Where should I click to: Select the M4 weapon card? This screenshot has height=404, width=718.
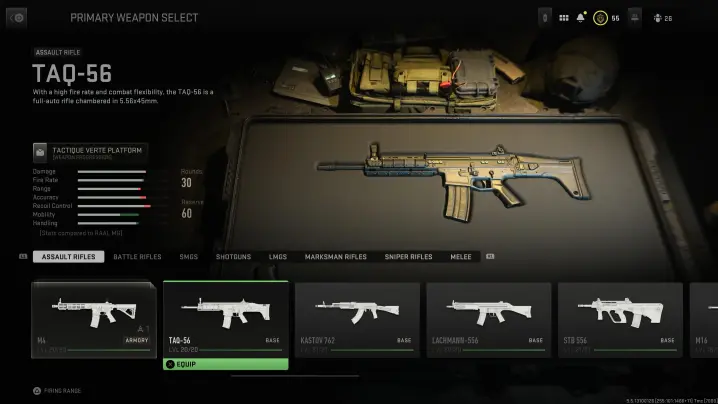pyautogui.click(x=94, y=317)
